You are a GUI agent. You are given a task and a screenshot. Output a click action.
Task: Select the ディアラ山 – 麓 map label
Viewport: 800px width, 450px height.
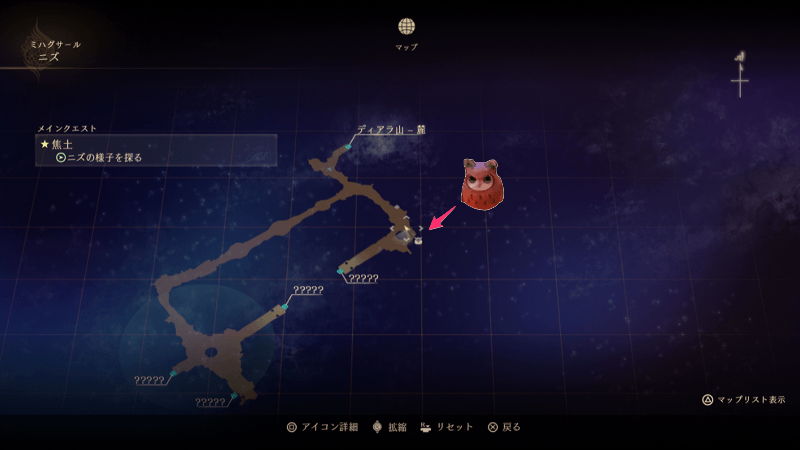tap(391, 129)
